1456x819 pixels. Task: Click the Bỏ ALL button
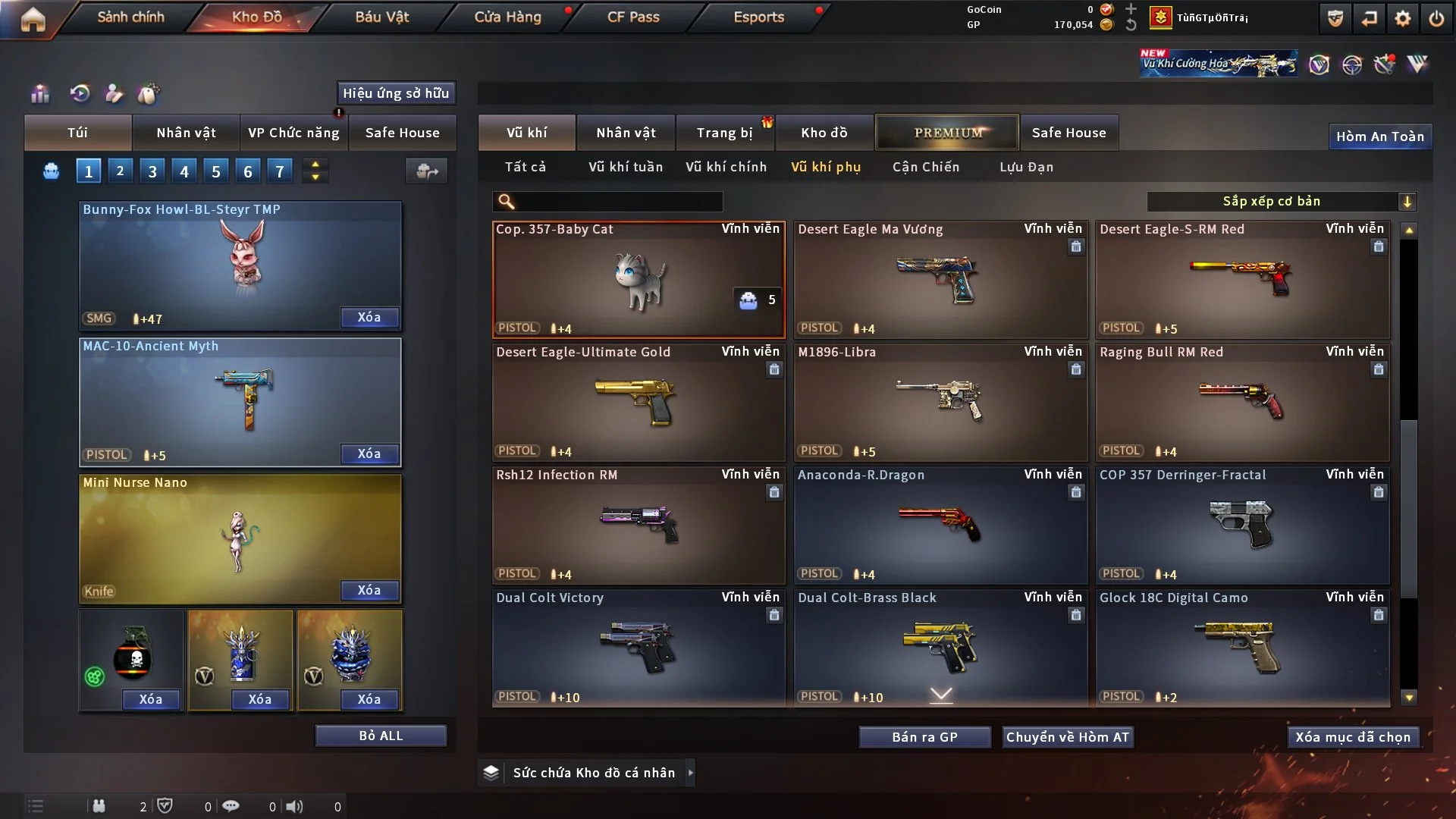(381, 736)
